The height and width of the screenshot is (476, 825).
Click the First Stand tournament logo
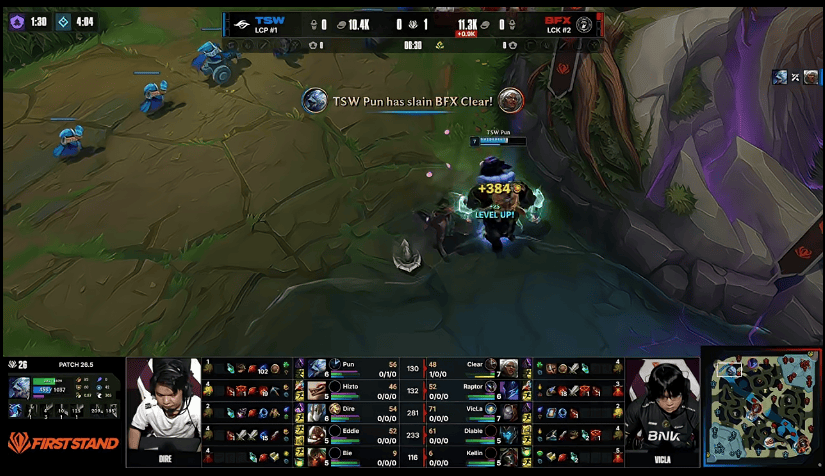coord(62,442)
